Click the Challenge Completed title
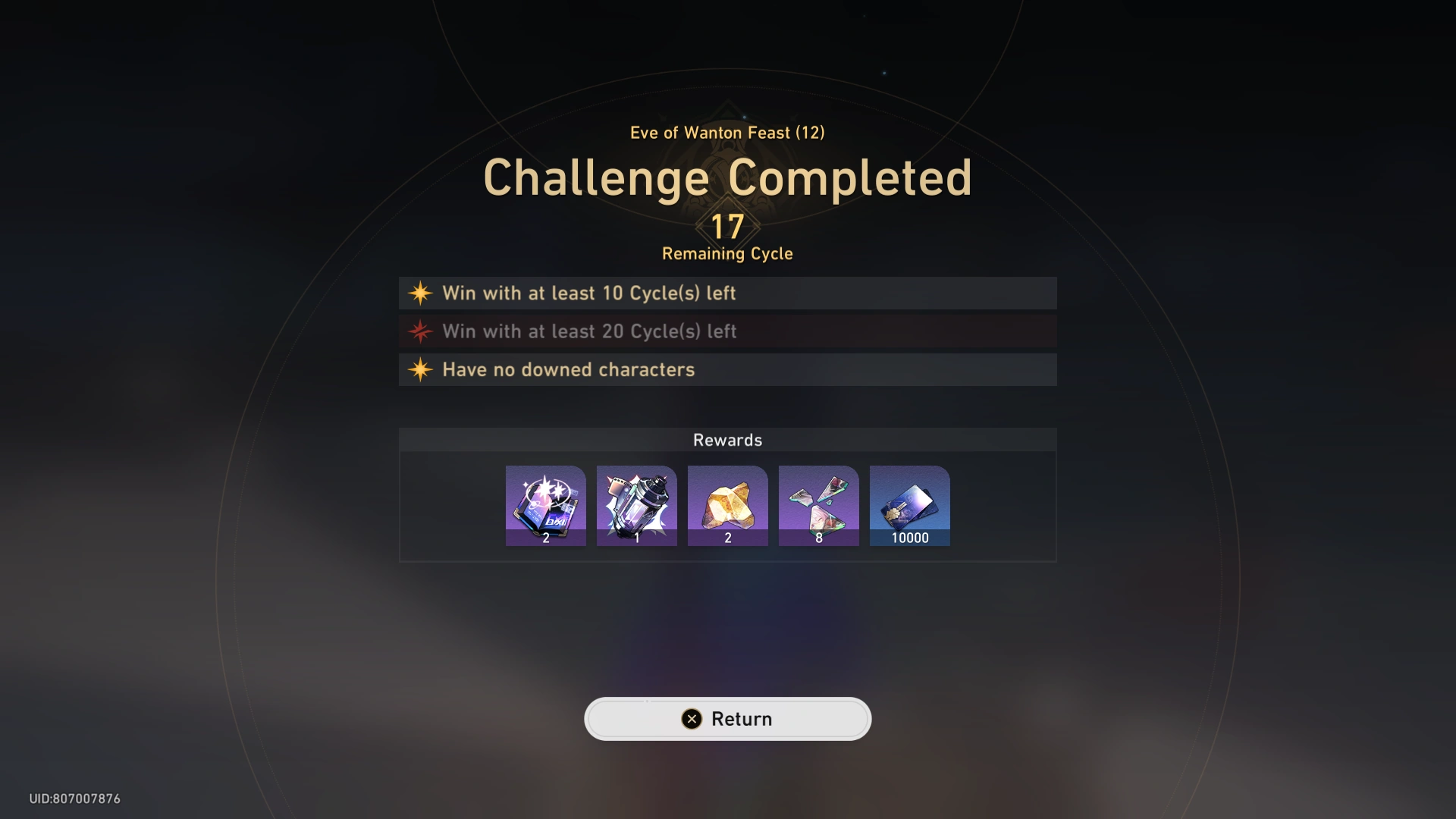 [727, 177]
